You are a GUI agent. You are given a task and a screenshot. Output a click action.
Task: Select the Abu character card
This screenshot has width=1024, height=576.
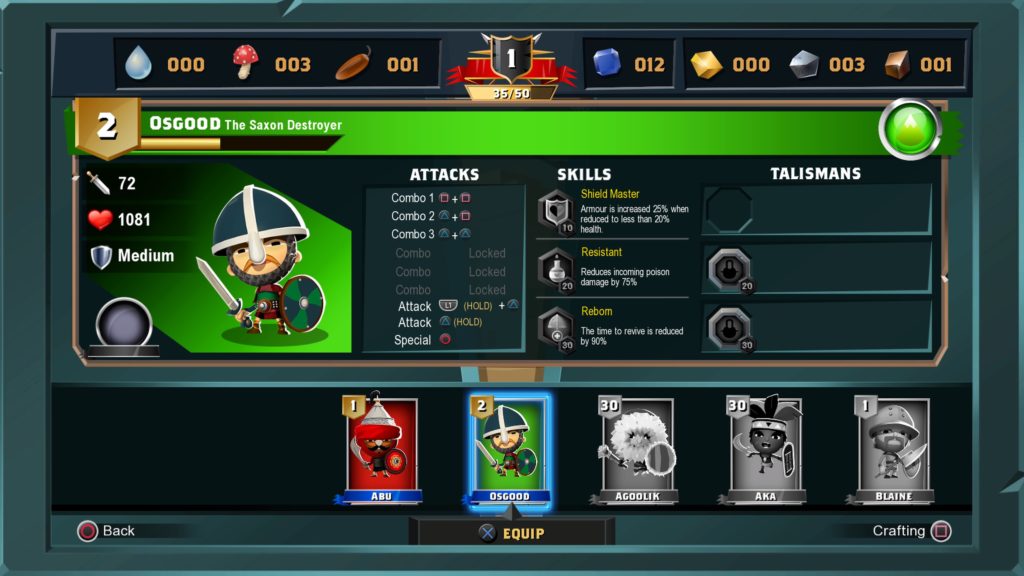(383, 447)
